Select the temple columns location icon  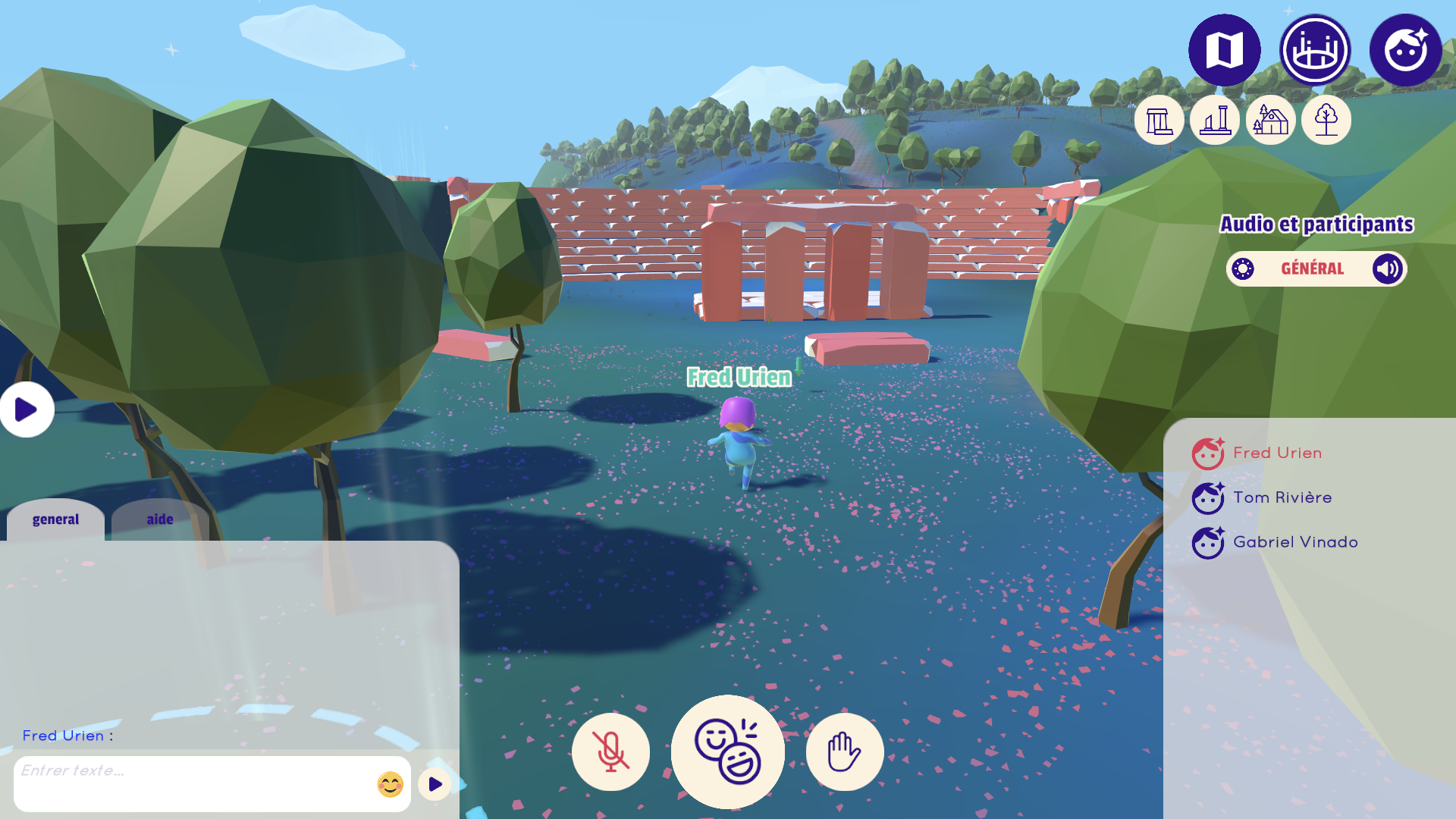pos(1159,120)
